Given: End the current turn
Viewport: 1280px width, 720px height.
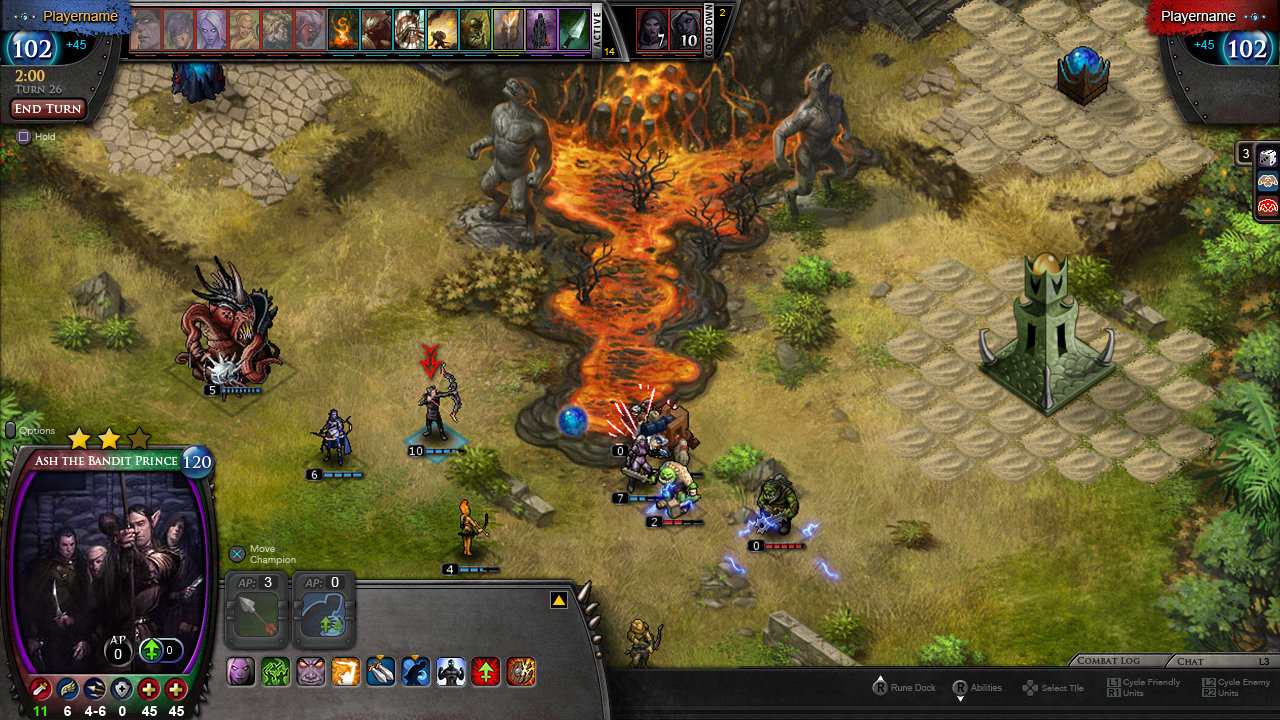Looking at the screenshot, I should pos(48,109).
